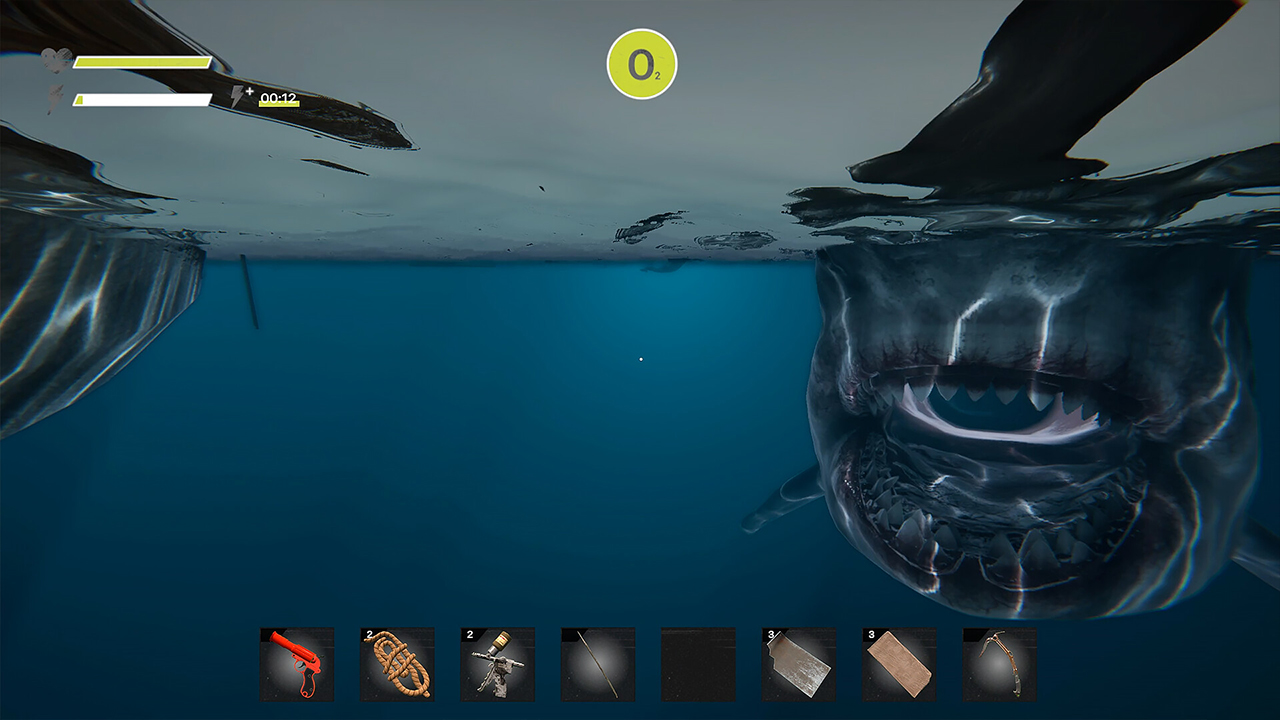Select the metal sheet stack of three

click(x=799, y=665)
